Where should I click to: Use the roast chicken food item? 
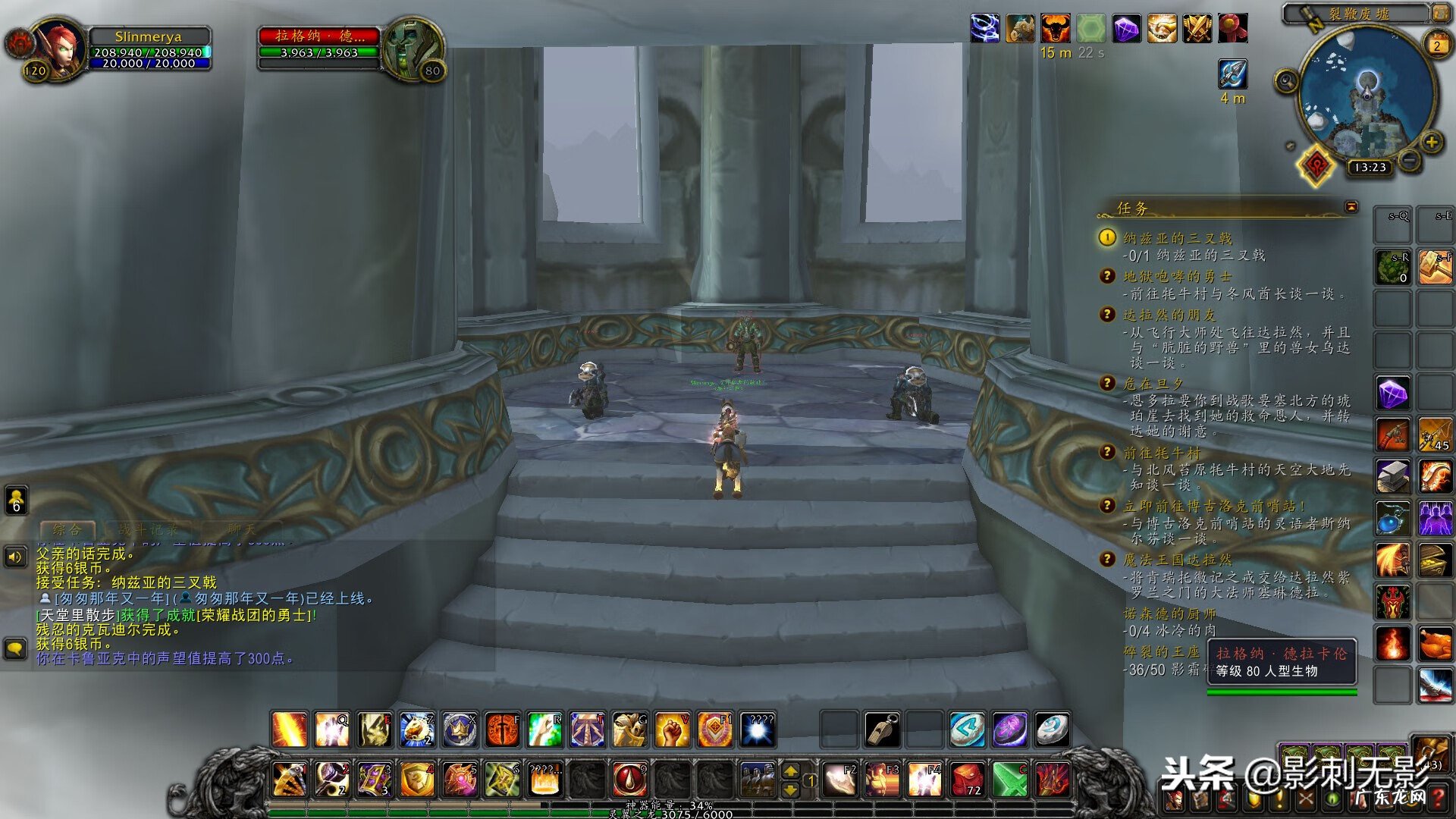coord(1436,644)
